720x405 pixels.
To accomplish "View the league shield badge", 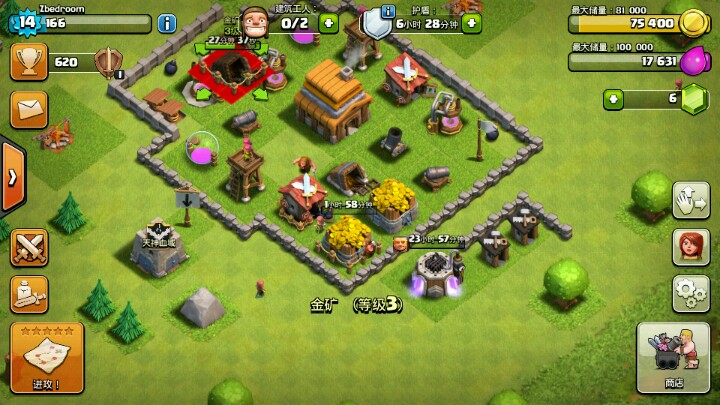I will (107, 62).
